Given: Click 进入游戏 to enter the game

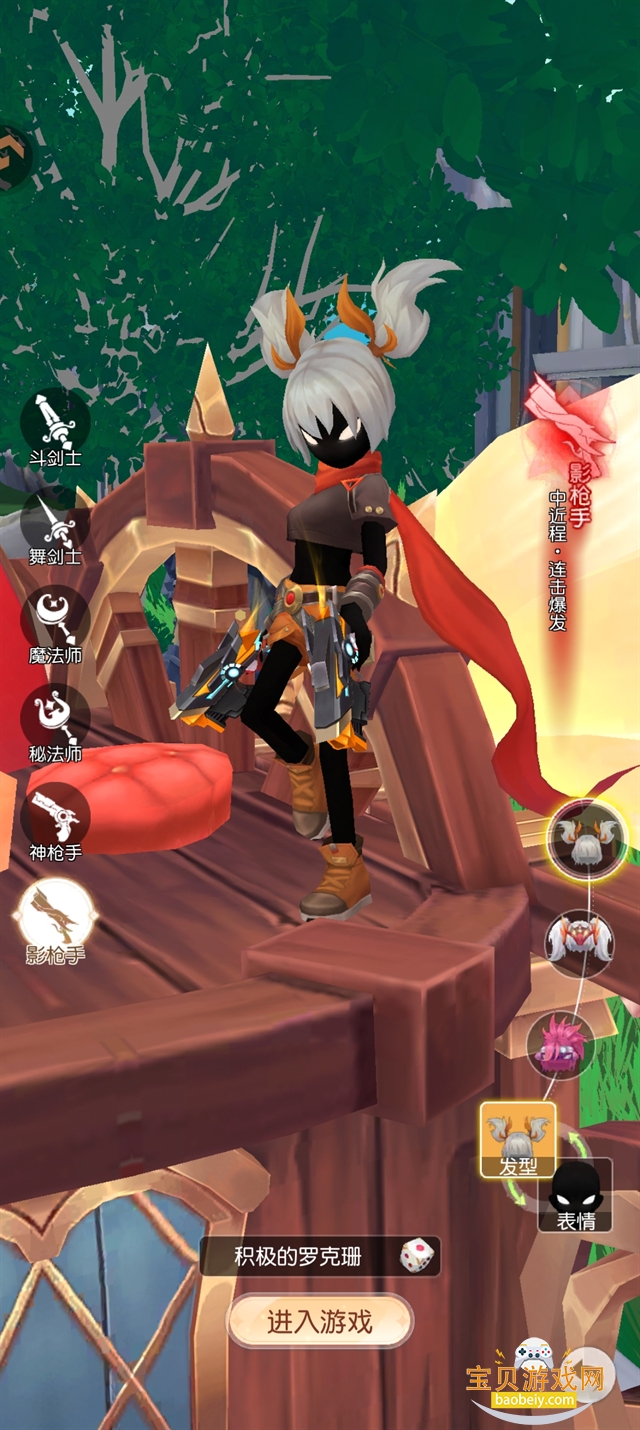Looking at the screenshot, I should click(320, 1322).
